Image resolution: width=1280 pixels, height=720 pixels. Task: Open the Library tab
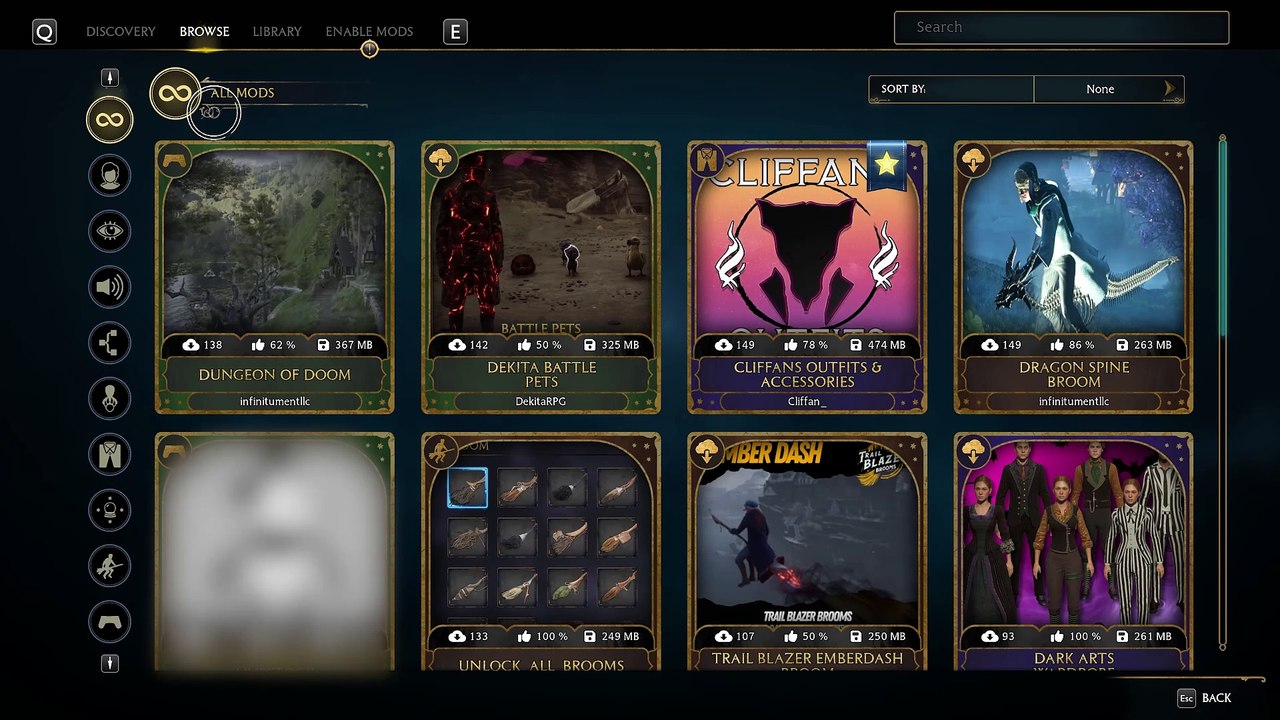(277, 32)
